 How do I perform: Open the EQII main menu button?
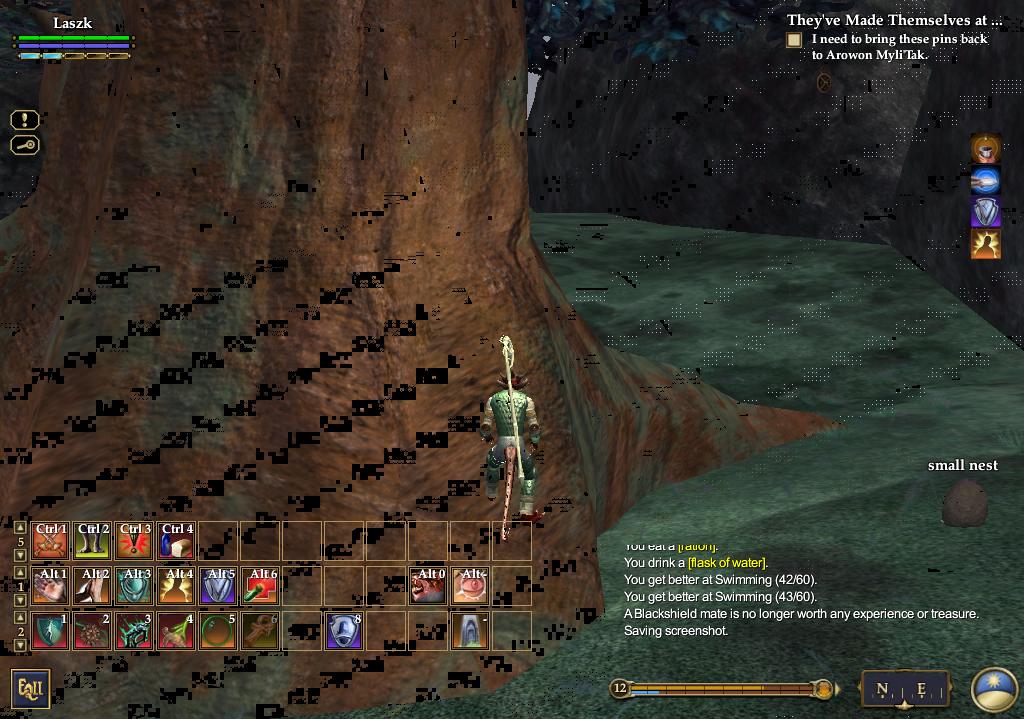(30, 689)
